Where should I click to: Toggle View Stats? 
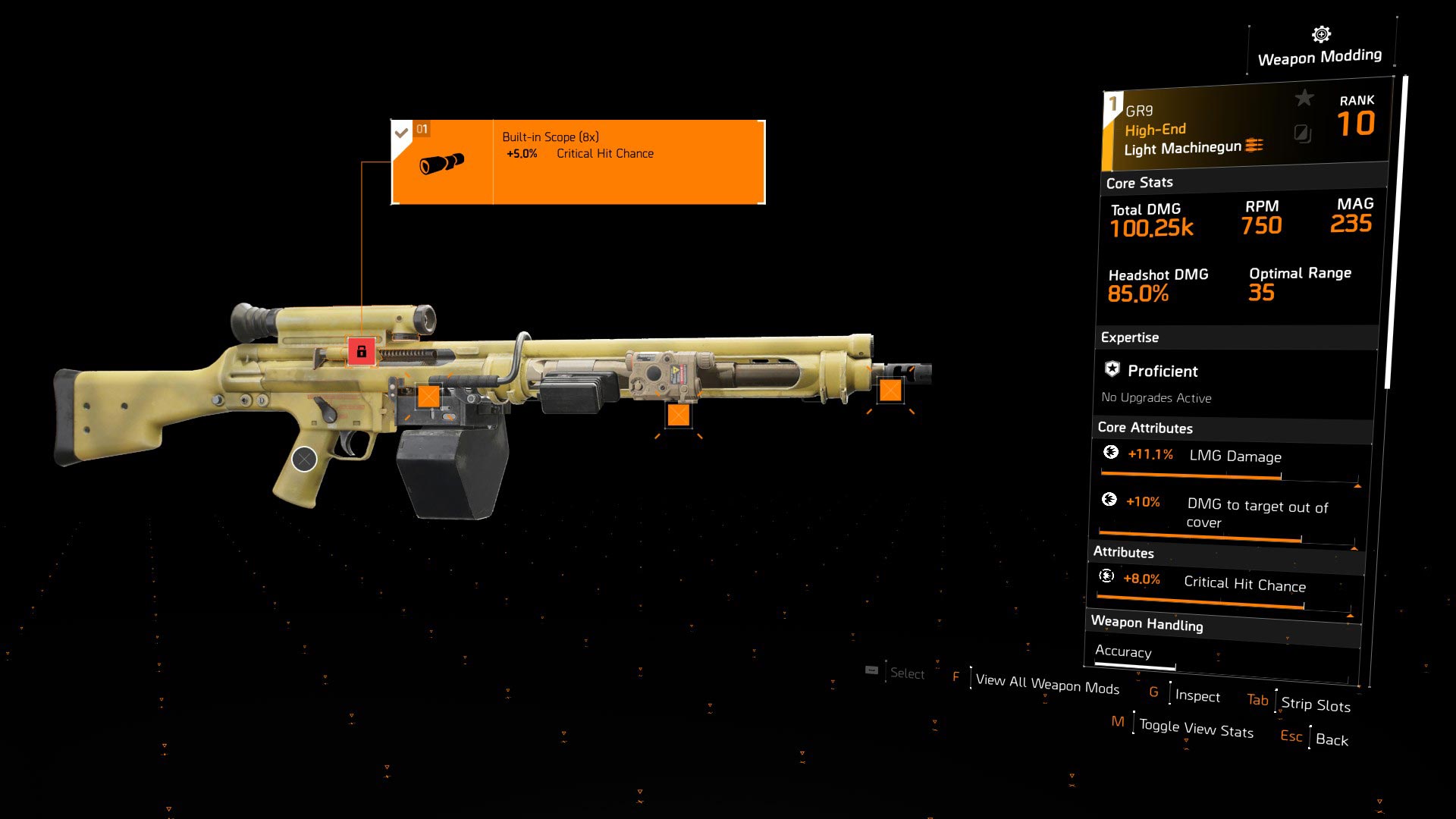tap(1195, 729)
